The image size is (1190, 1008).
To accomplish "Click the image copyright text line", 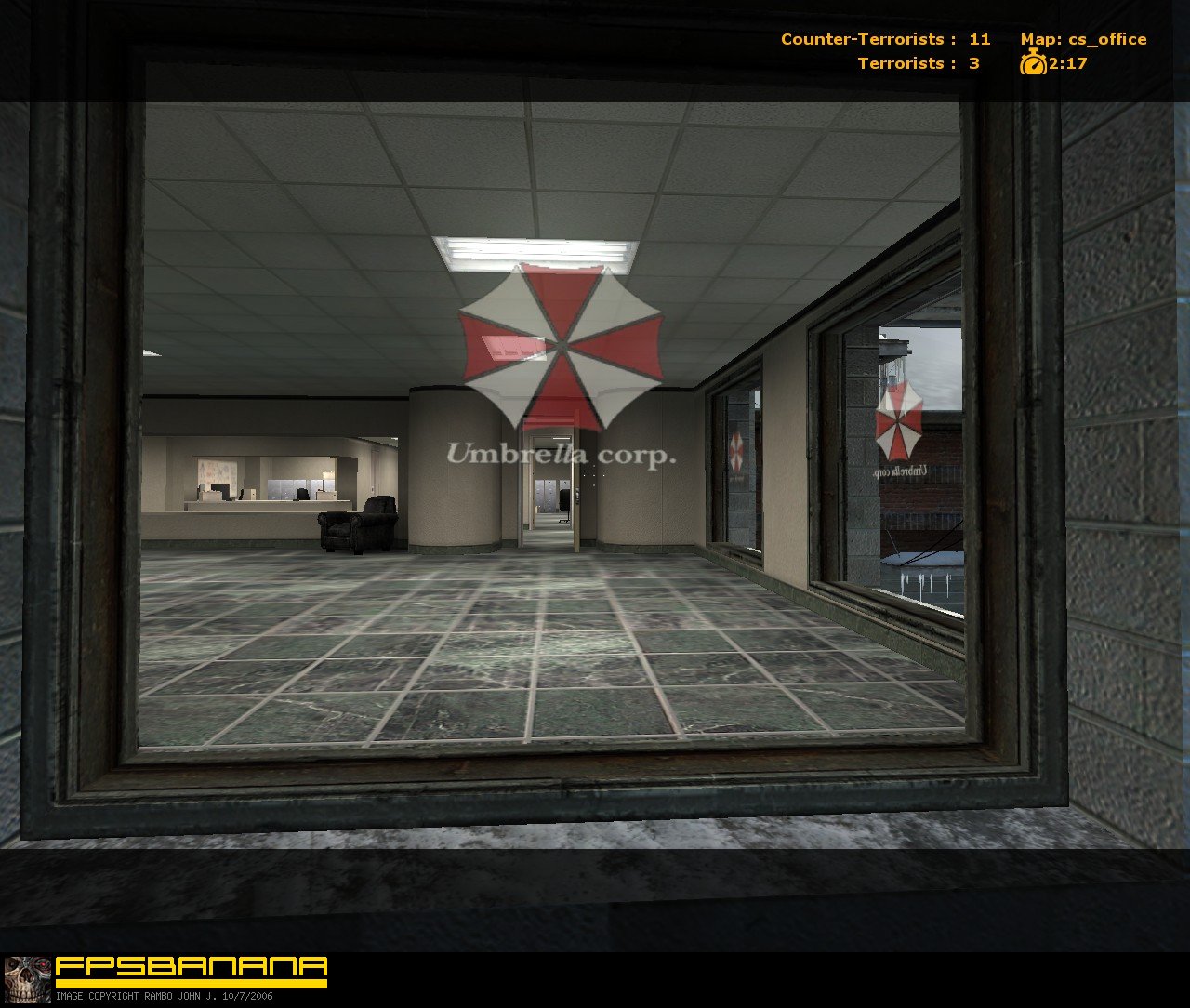I will (x=163, y=997).
